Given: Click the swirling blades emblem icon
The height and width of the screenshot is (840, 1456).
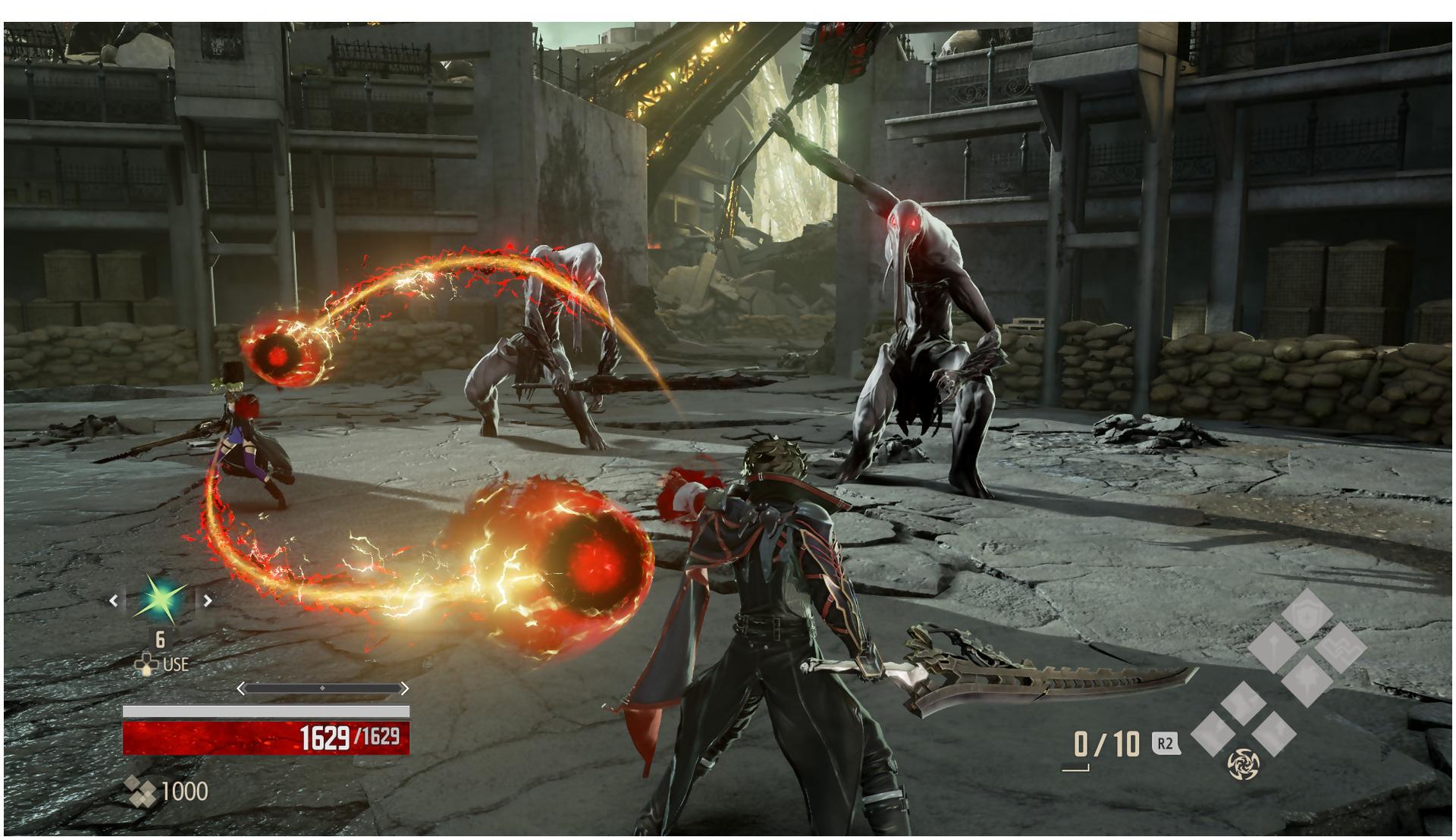Looking at the screenshot, I should point(1243,763).
